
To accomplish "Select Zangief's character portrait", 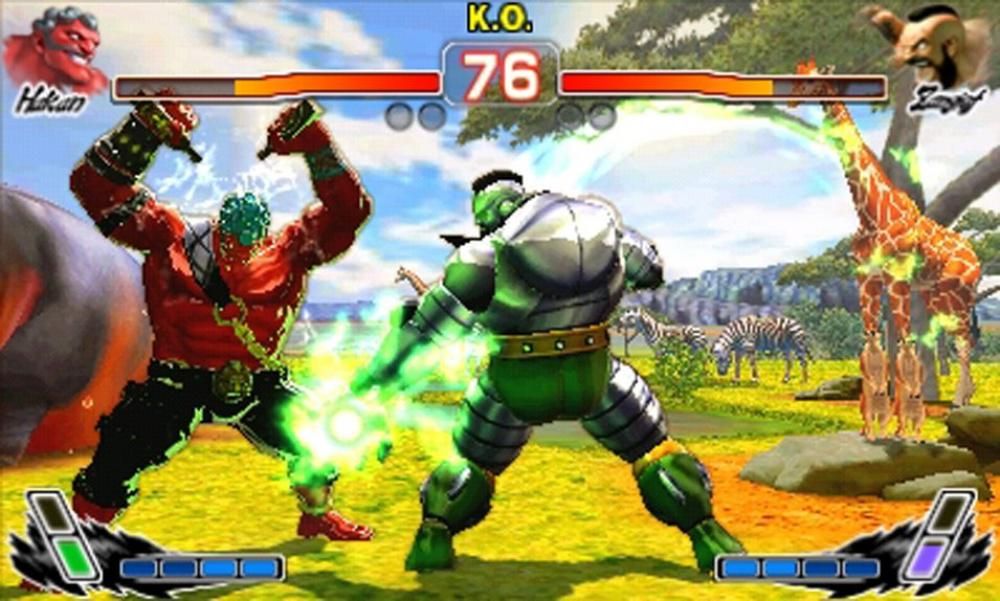I will coord(940,44).
